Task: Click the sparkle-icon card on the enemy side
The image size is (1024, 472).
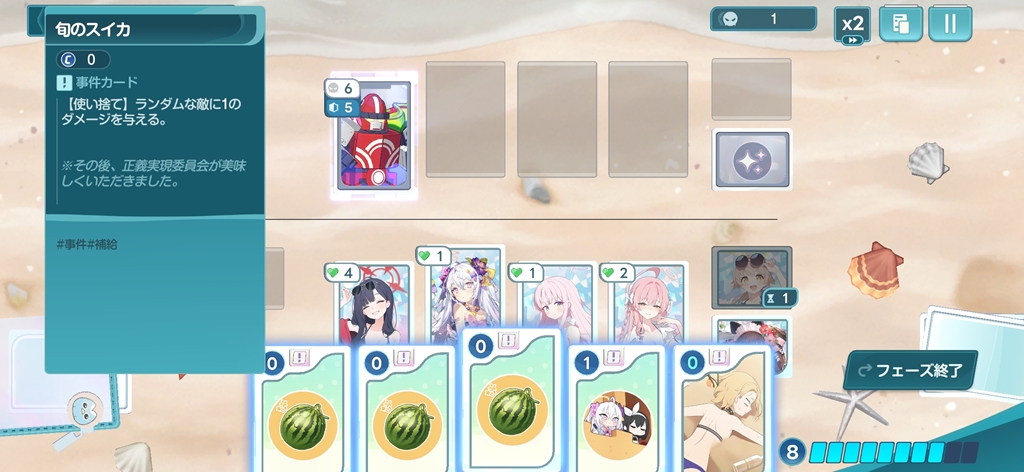Action: click(751, 160)
